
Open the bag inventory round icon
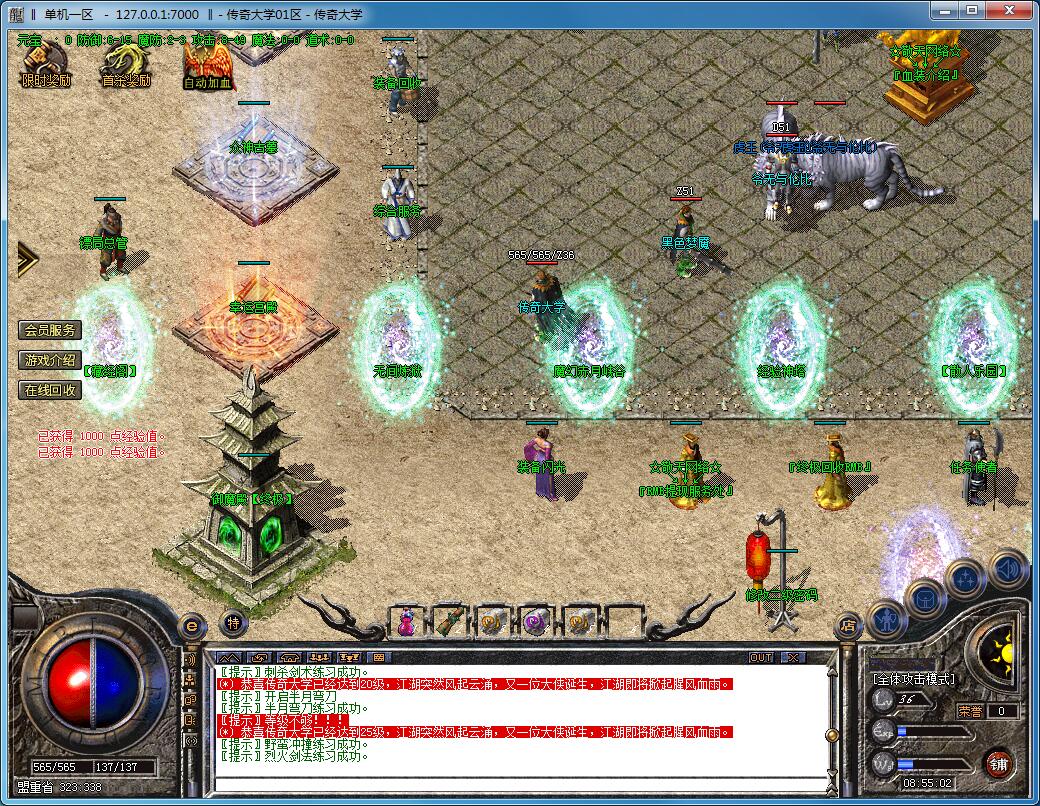point(925,599)
